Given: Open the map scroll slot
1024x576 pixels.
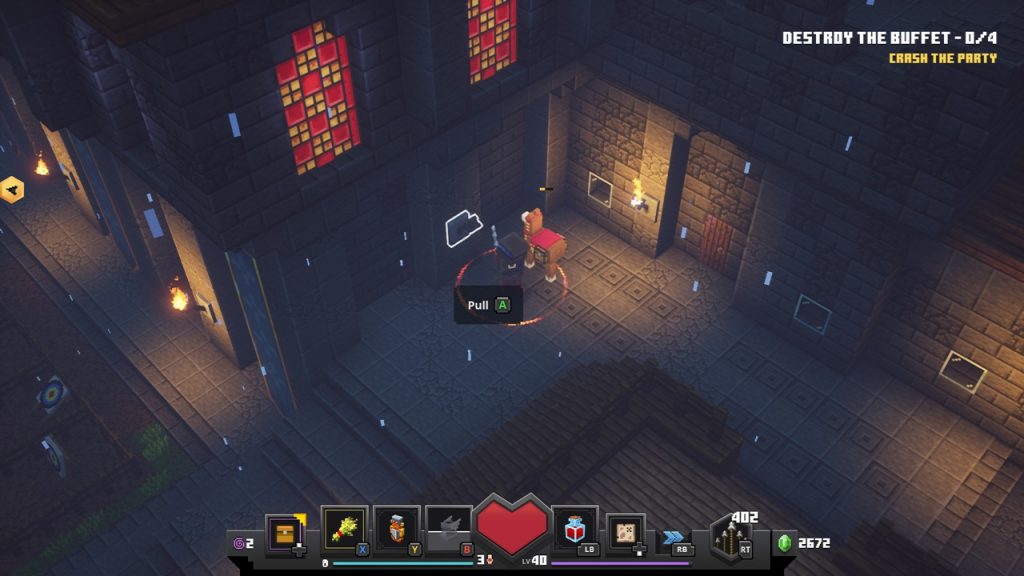Looking at the screenshot, I should pos(625,530).
